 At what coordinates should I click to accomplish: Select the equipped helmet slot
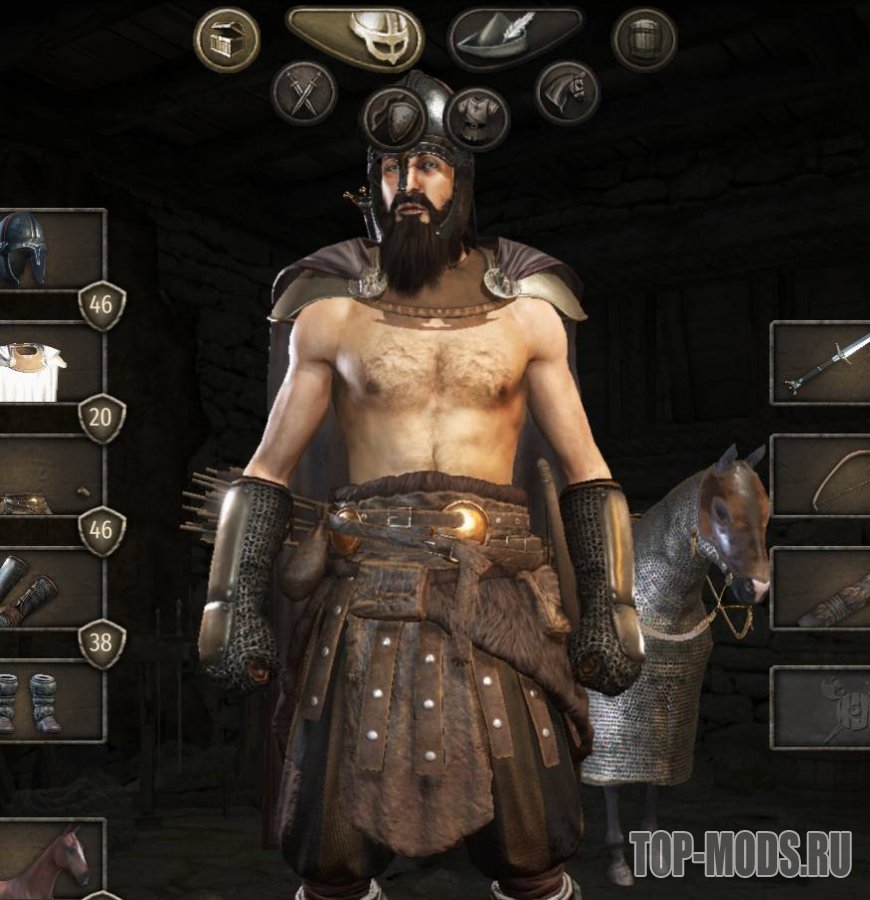[50, 249]
